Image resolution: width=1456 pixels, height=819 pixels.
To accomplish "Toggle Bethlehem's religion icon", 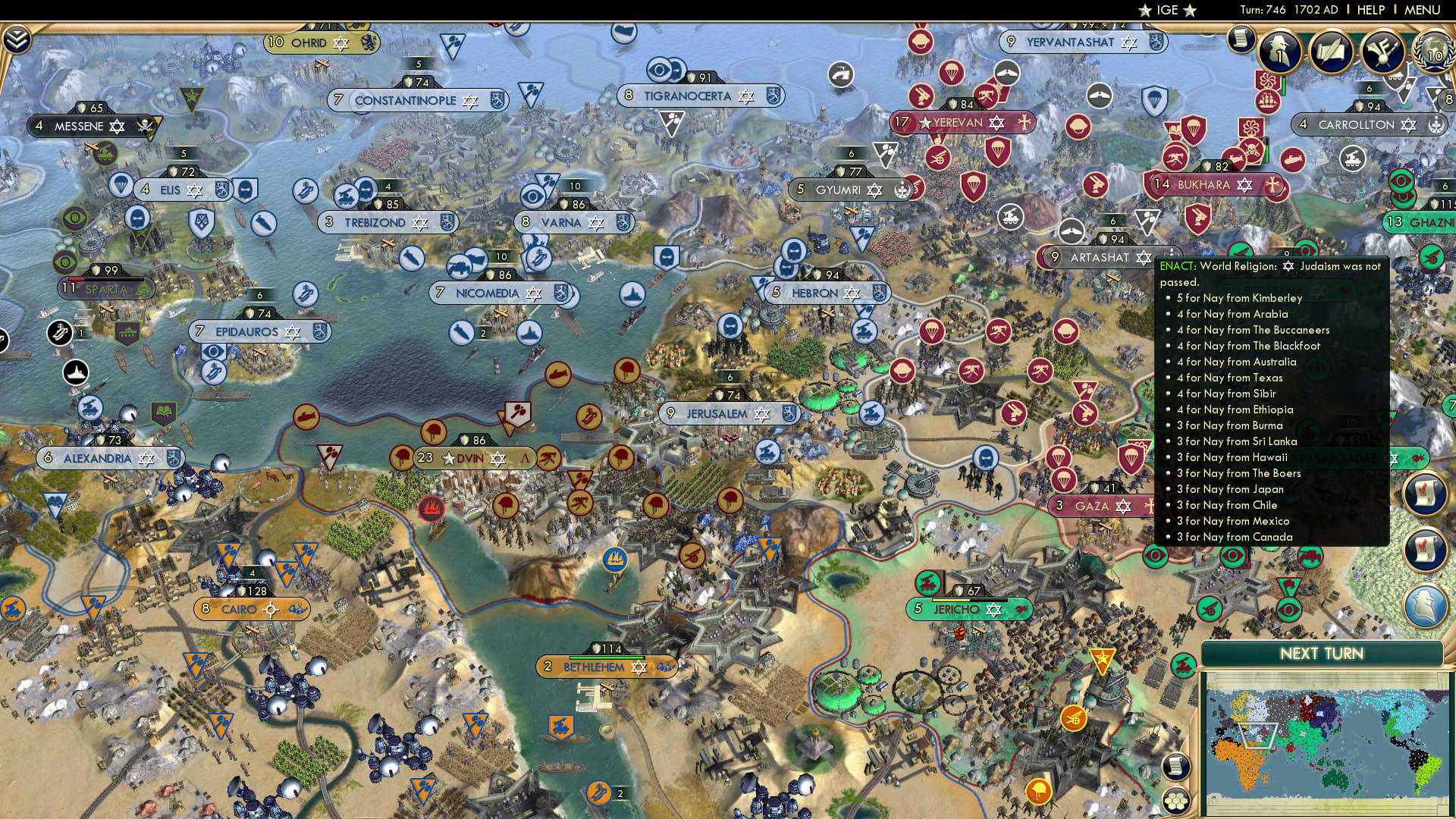I will tap(639, 669).
